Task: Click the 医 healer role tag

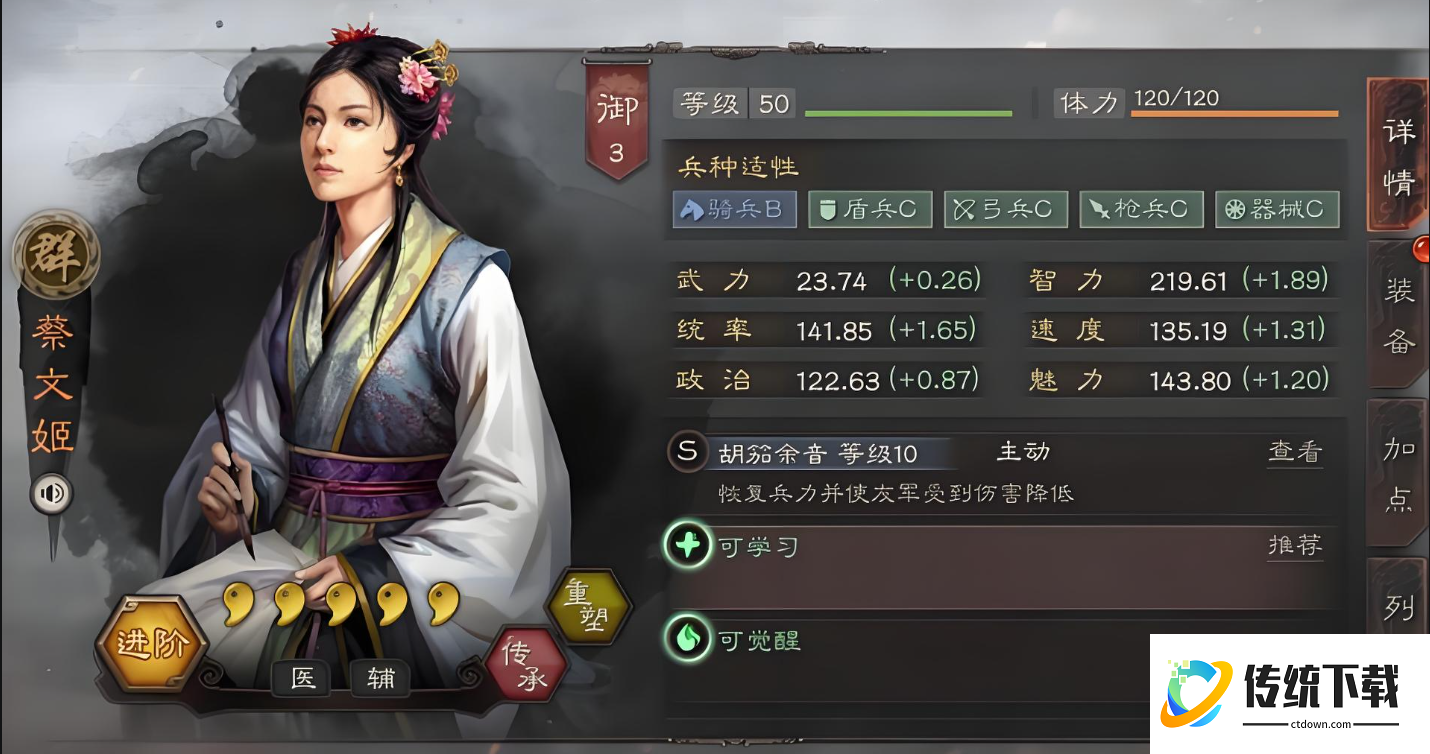Action: point(302,679)
